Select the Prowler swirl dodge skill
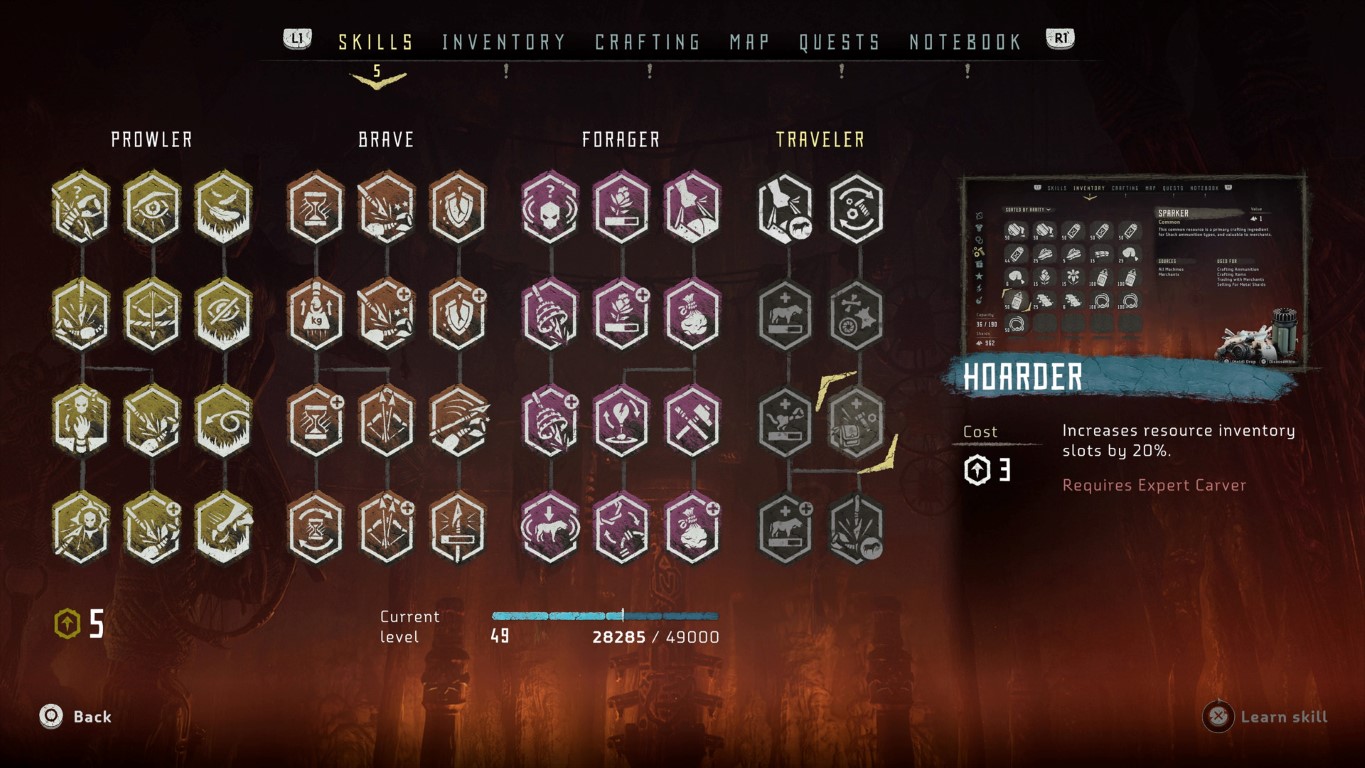 click(223, 420)
